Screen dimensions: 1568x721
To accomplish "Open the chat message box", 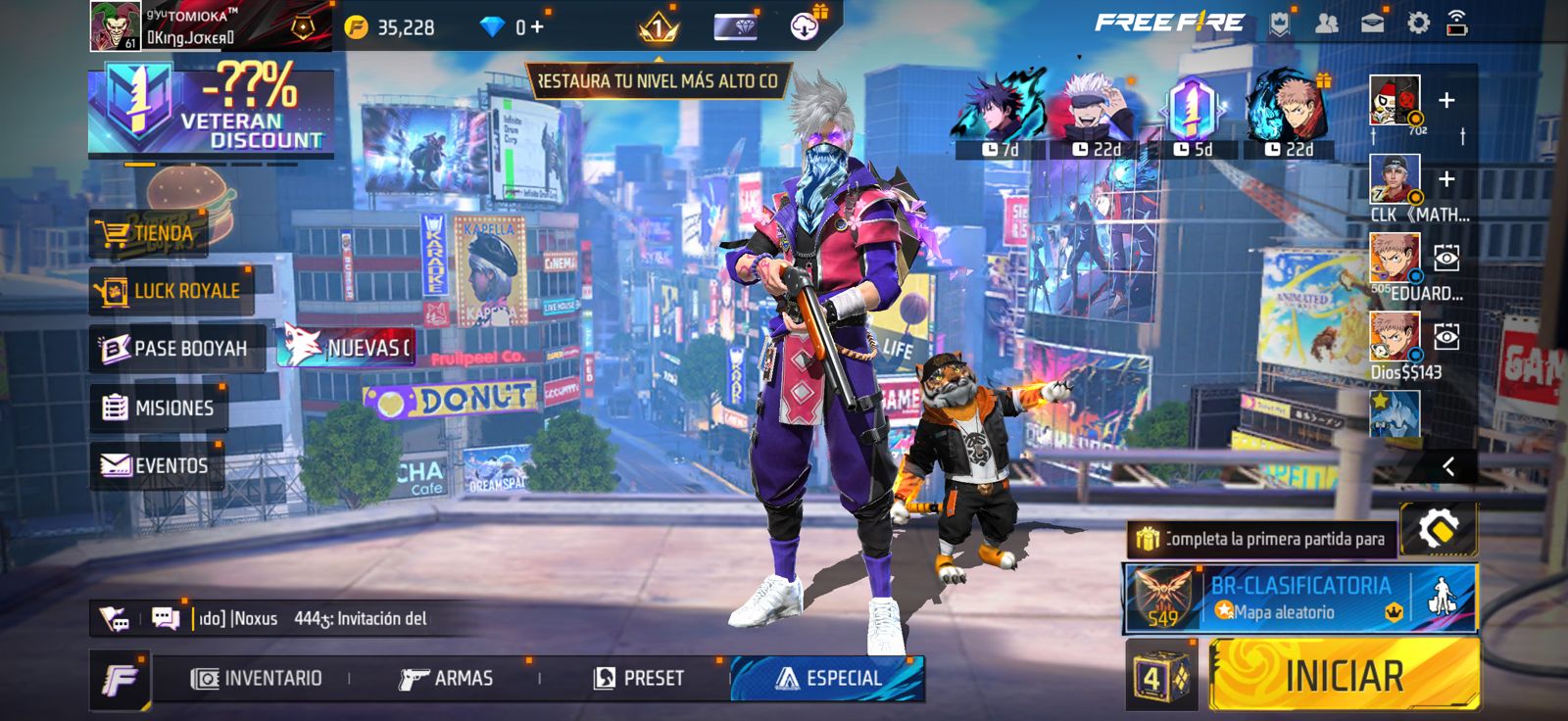I will [x=166, y=618].
